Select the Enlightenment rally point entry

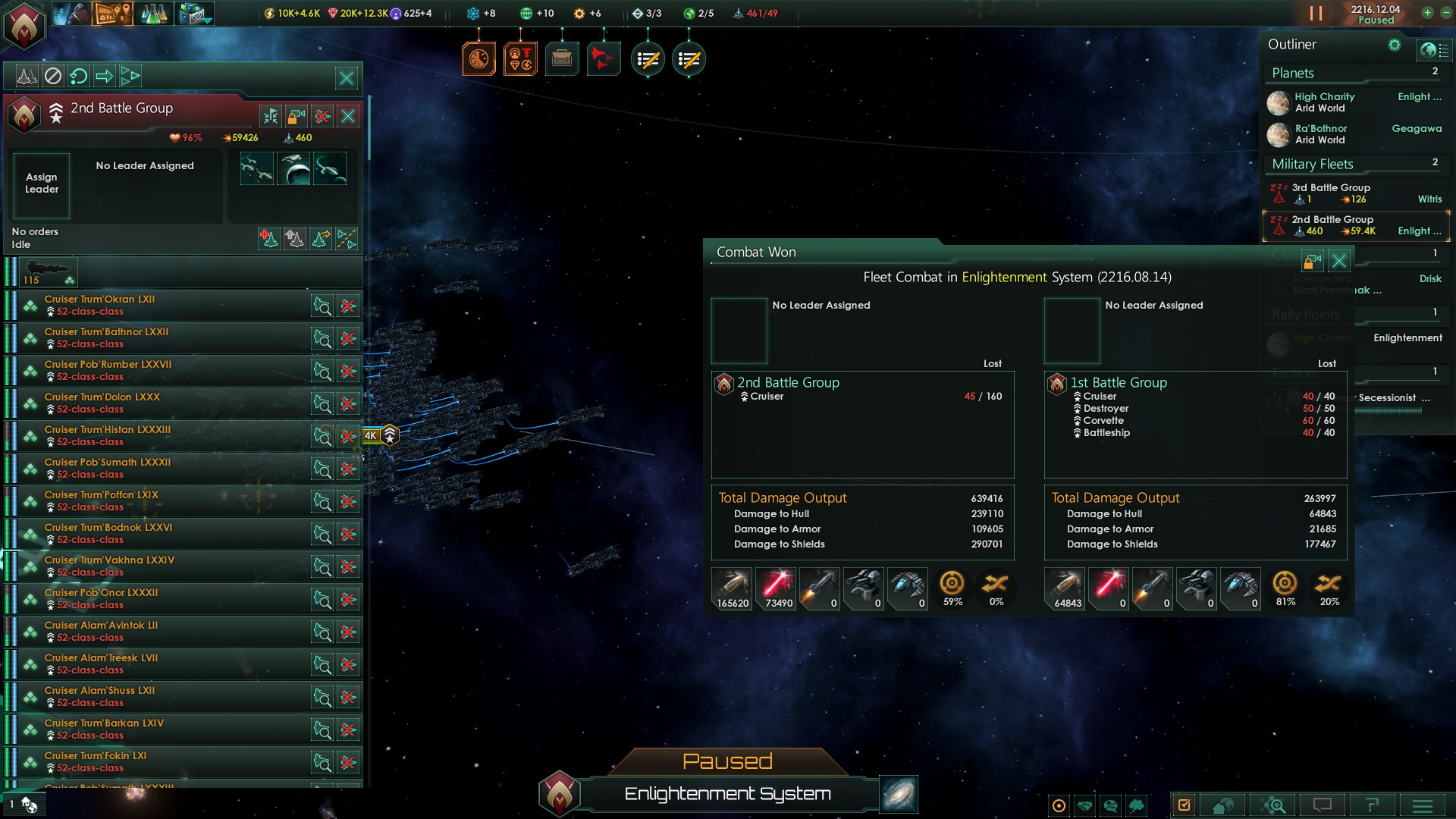(1407, 338)
